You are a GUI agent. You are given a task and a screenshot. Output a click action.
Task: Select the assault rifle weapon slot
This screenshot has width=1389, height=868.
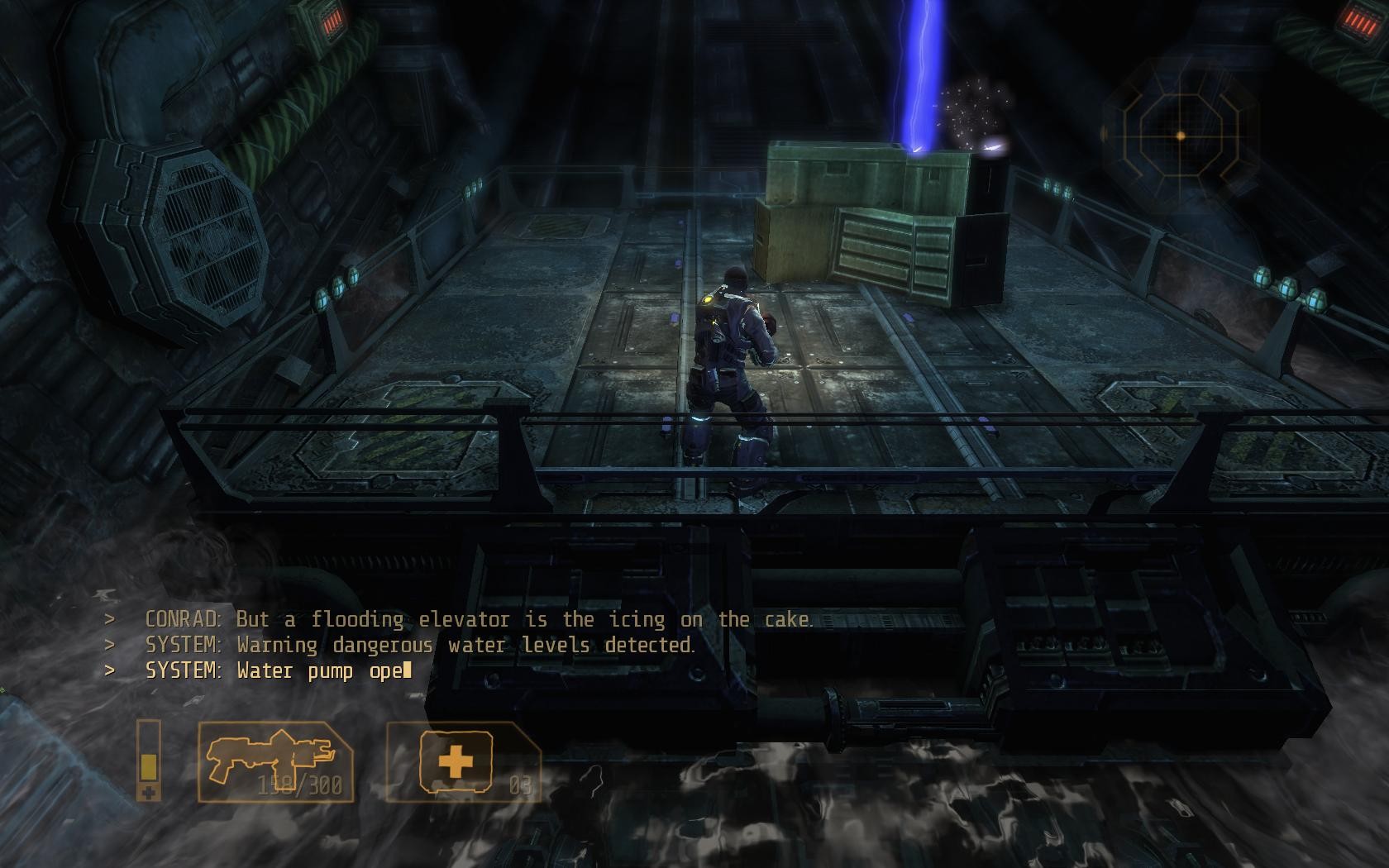[x=276, y=761]
